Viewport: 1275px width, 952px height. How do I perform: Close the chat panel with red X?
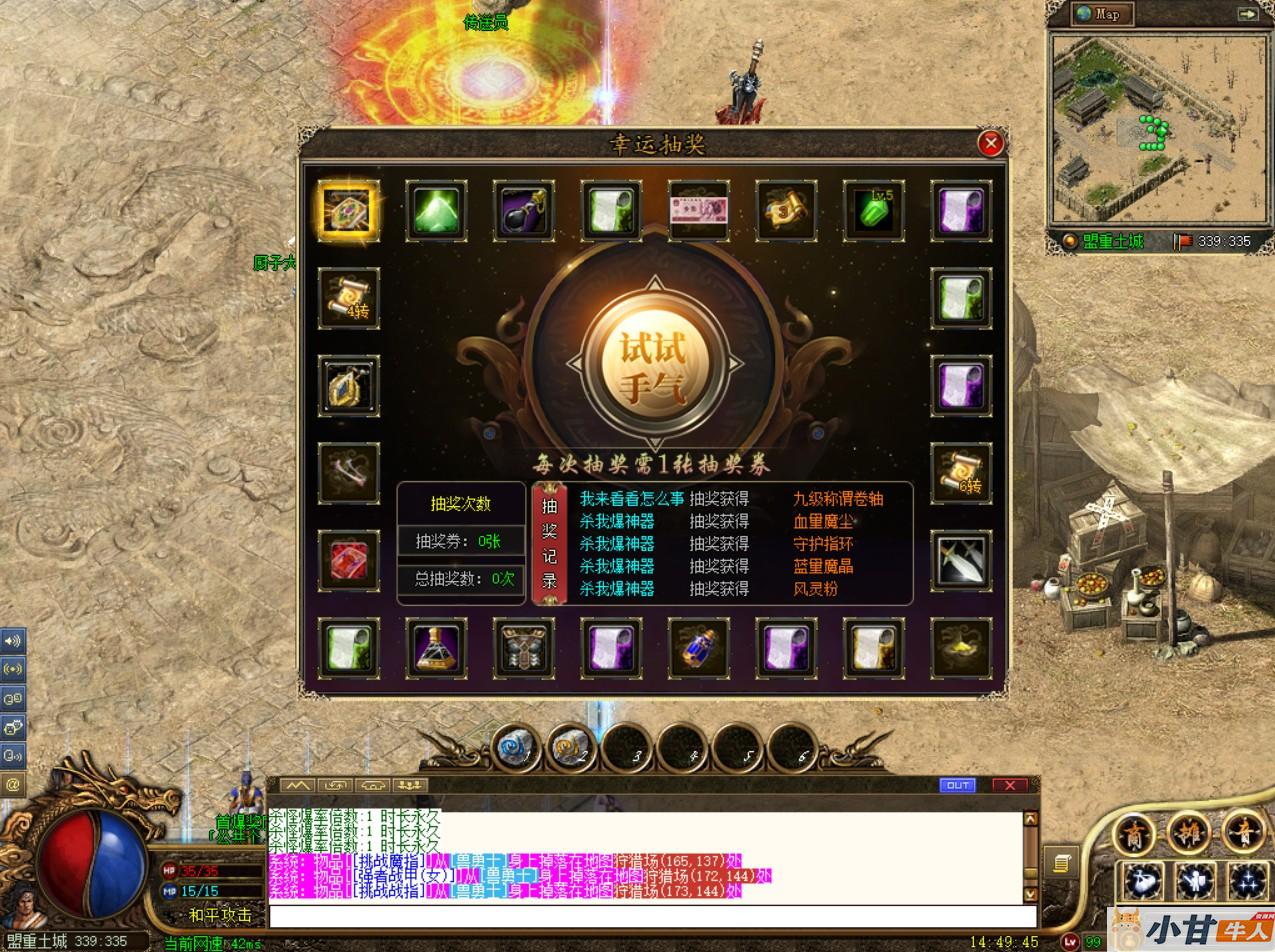pos(1010,785)
